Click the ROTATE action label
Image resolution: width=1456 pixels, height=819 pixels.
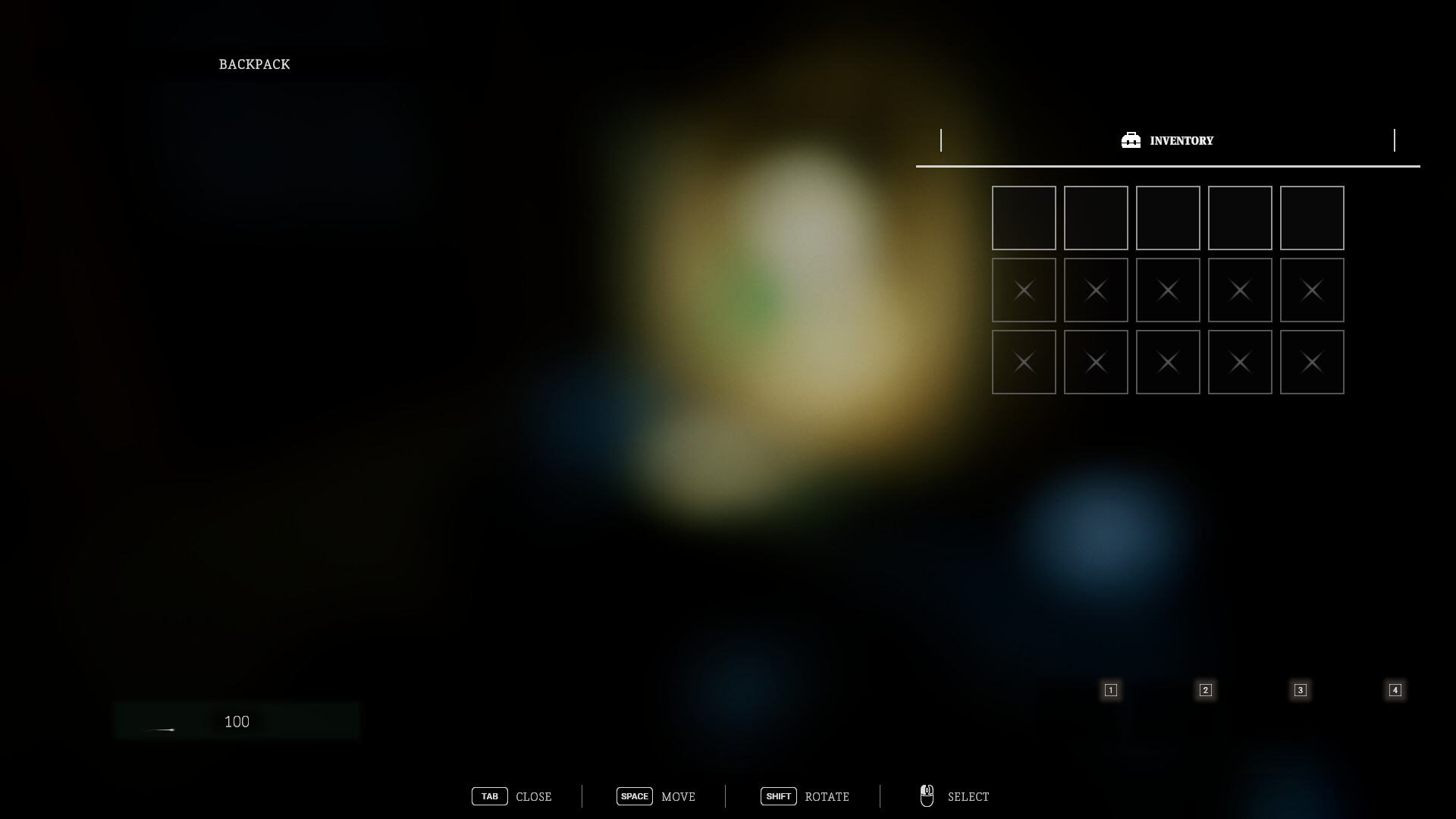coord(827,796)
